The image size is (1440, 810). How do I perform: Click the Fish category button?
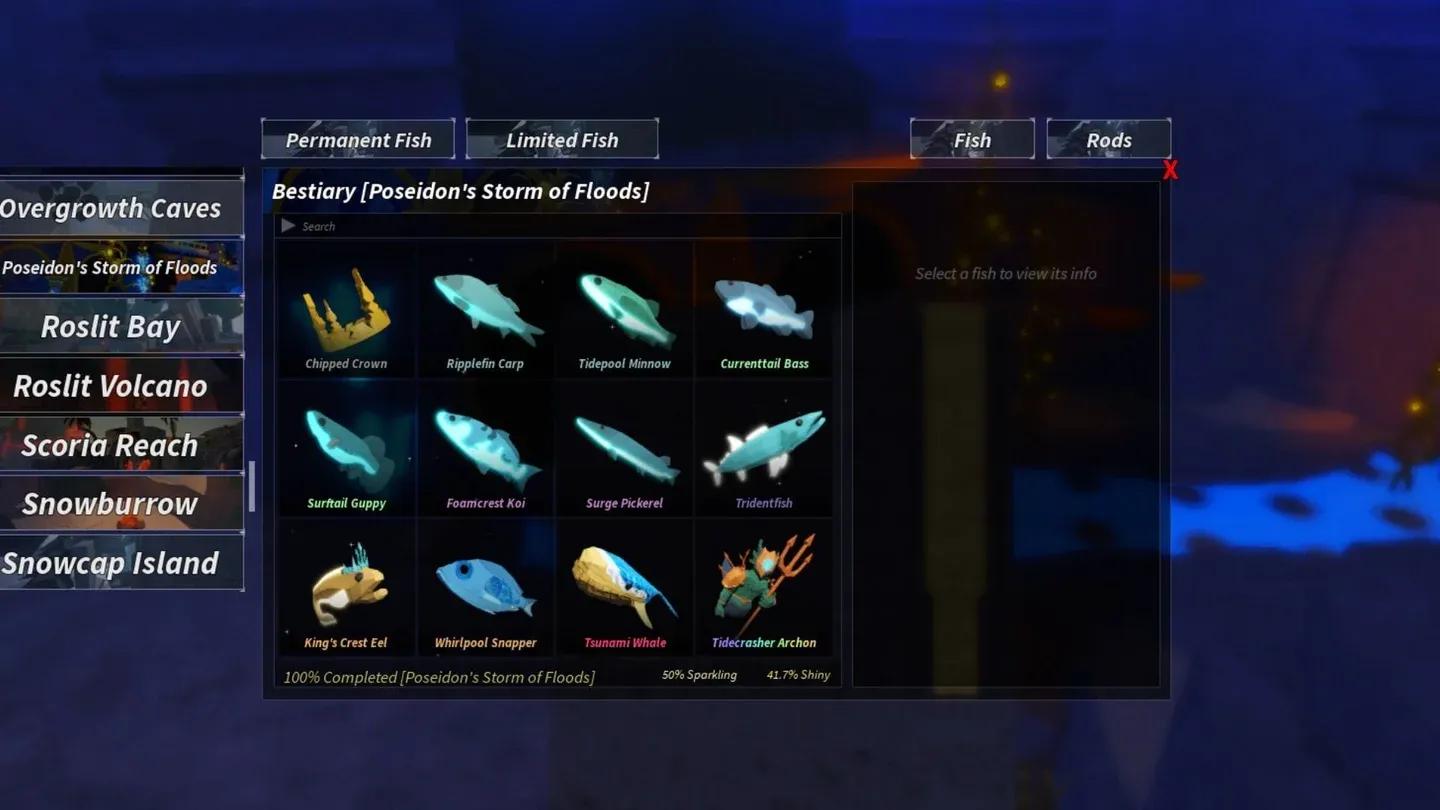(971, 139)
